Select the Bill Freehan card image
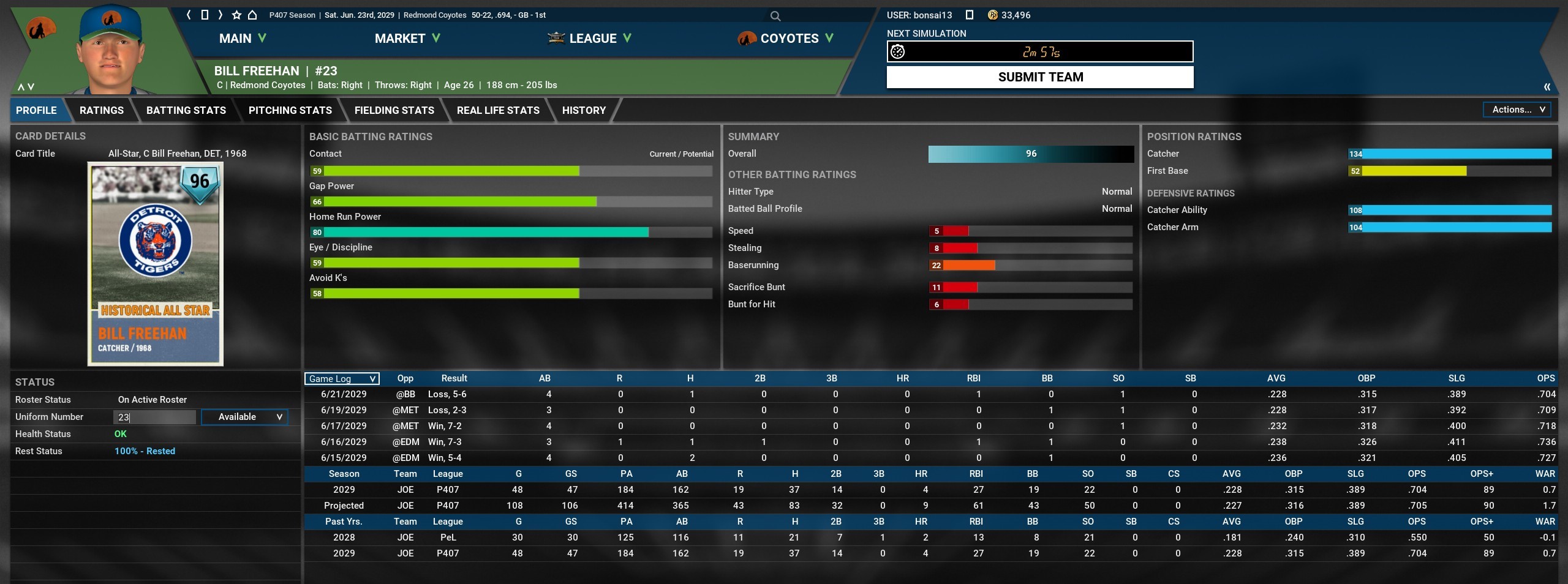Viewport: 1568px width, 584px height. point(156,264)
